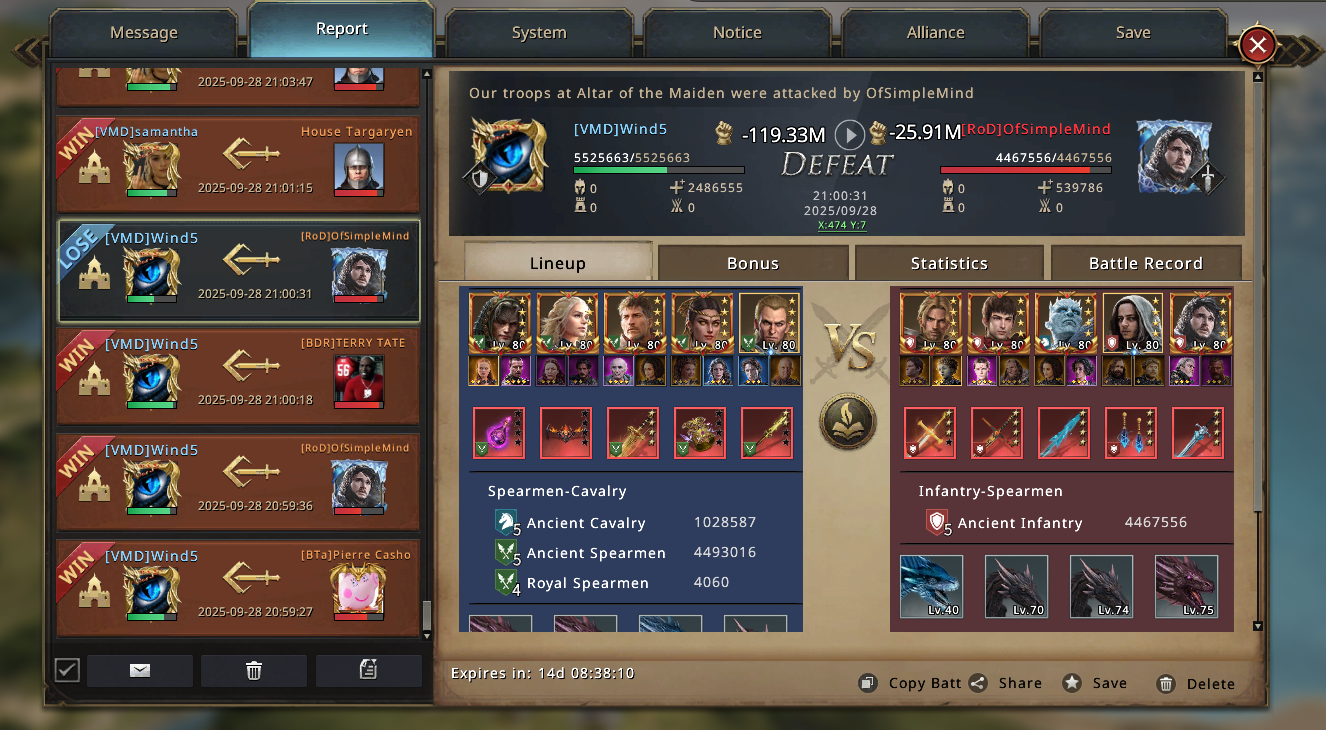Open the Battle Record tab

pyautogui.click(x=1145, y=263)
